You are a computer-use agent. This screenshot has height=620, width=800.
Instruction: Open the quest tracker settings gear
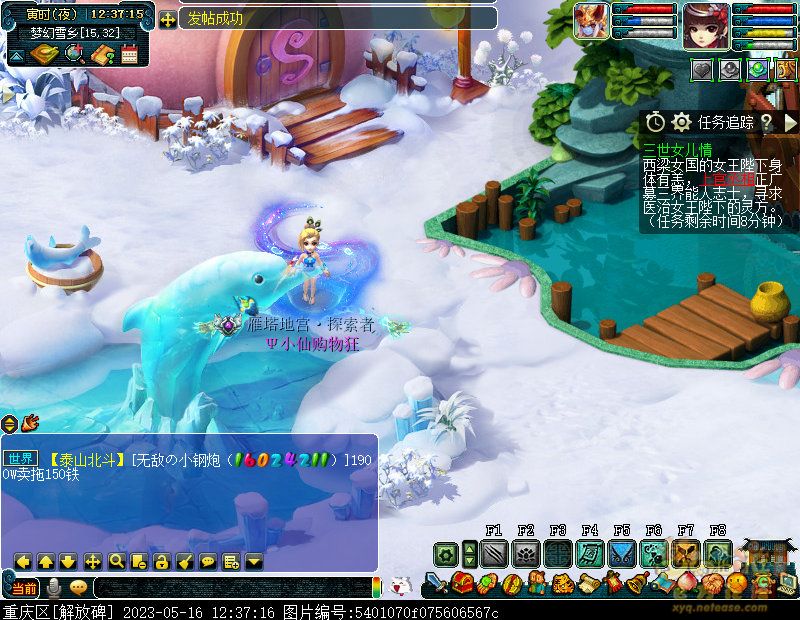(x=682, y=122)
